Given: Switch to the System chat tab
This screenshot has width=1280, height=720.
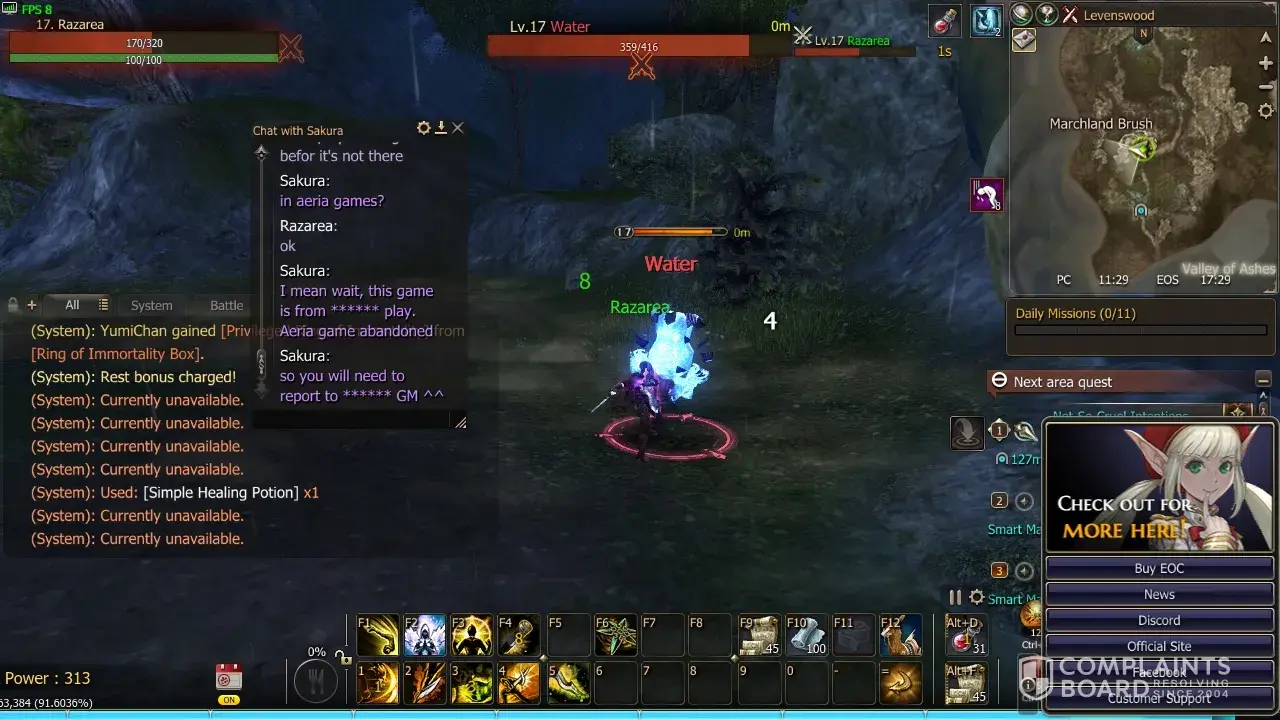Looking at the screenshot, I should (x=152, y=305).
